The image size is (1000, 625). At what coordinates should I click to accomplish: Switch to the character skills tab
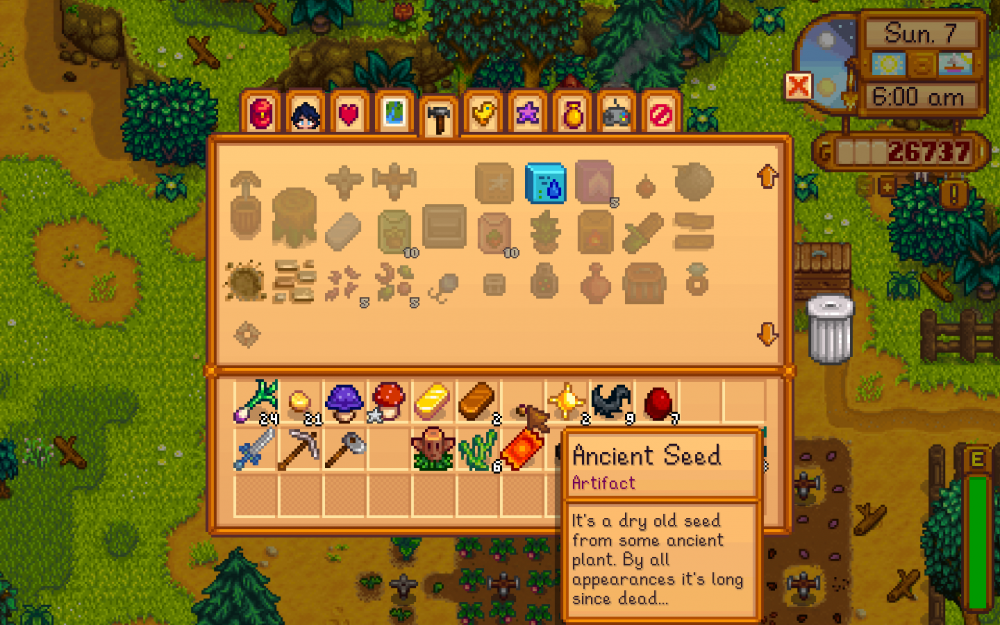304,114
